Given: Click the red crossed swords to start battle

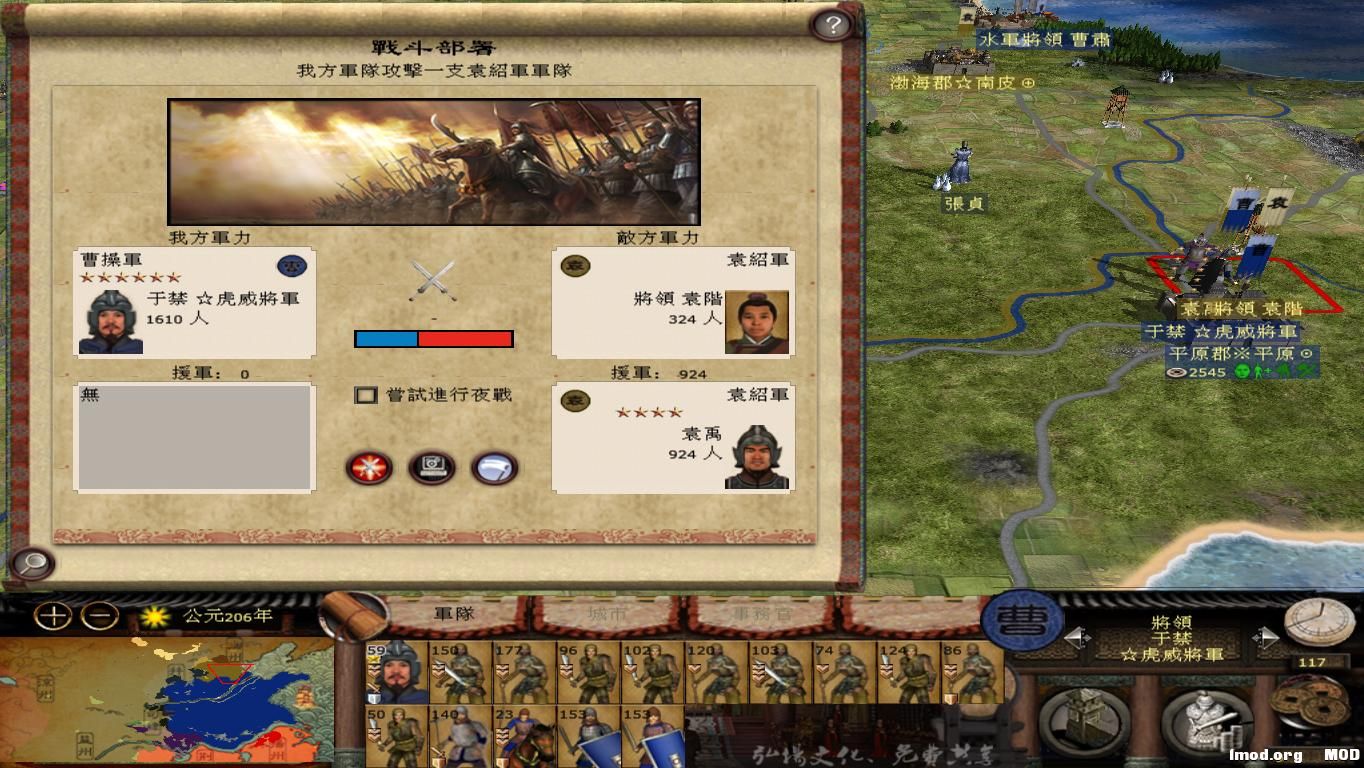Looking at the screenshot, I should point(370,468).
